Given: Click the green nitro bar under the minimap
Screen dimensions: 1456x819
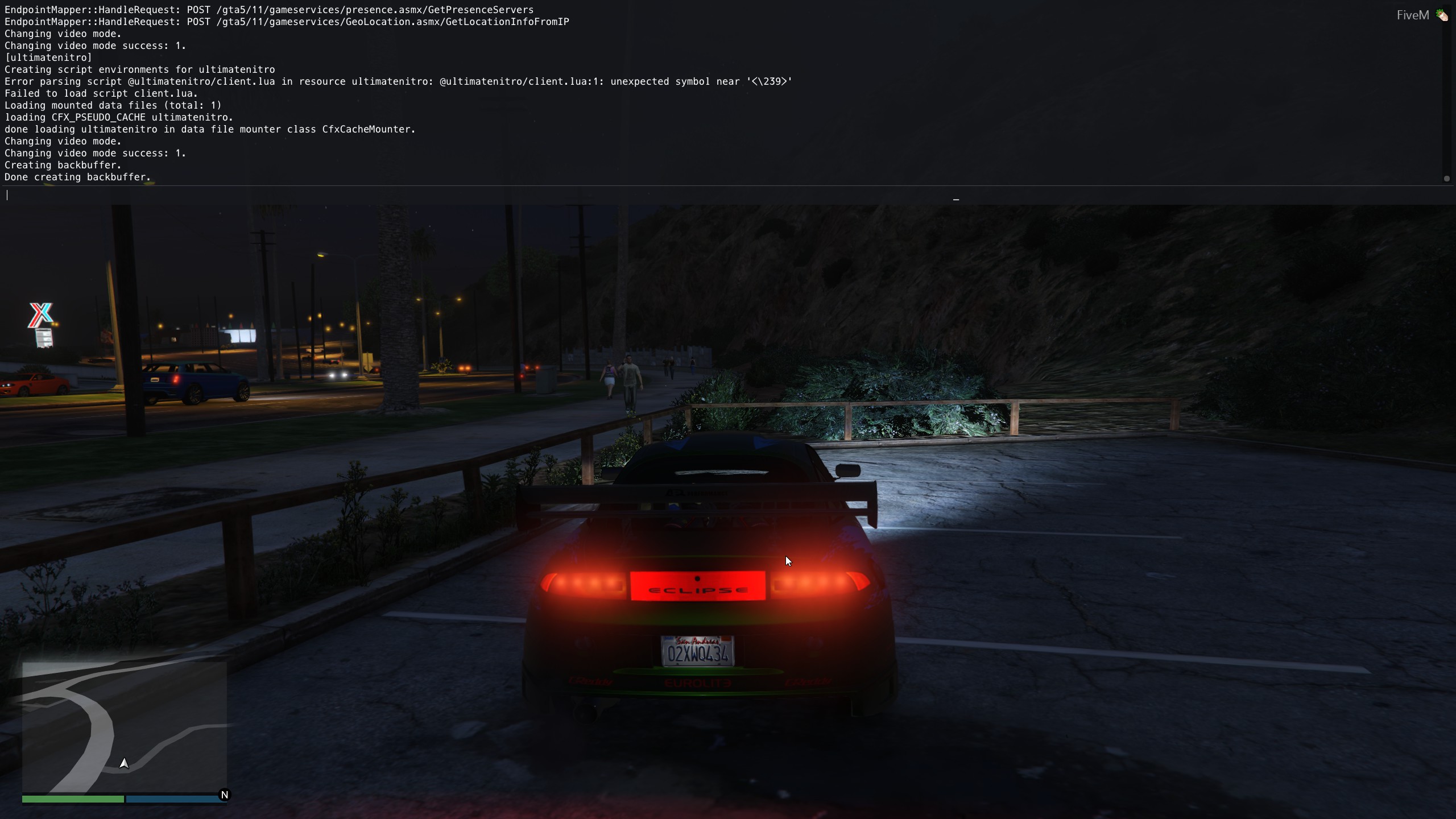Looking at the screenshot, I should [x=74, y=799].
